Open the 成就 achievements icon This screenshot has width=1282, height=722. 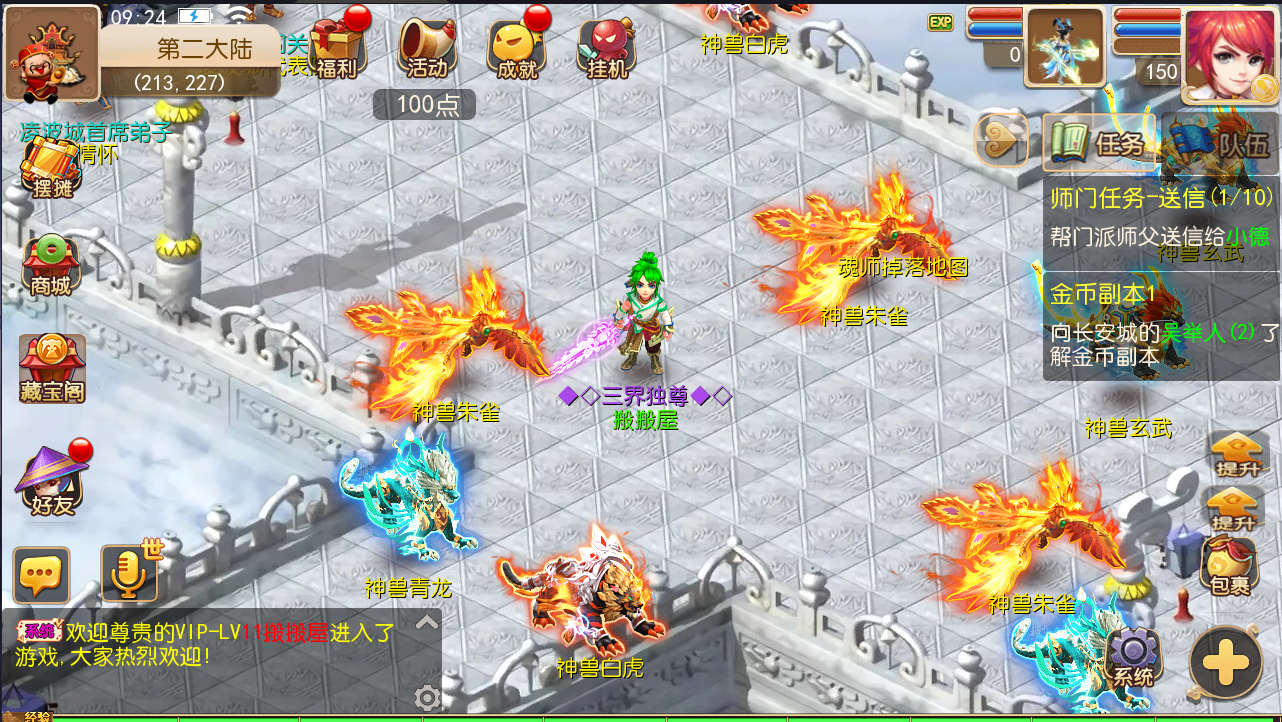tap(515, 48)
